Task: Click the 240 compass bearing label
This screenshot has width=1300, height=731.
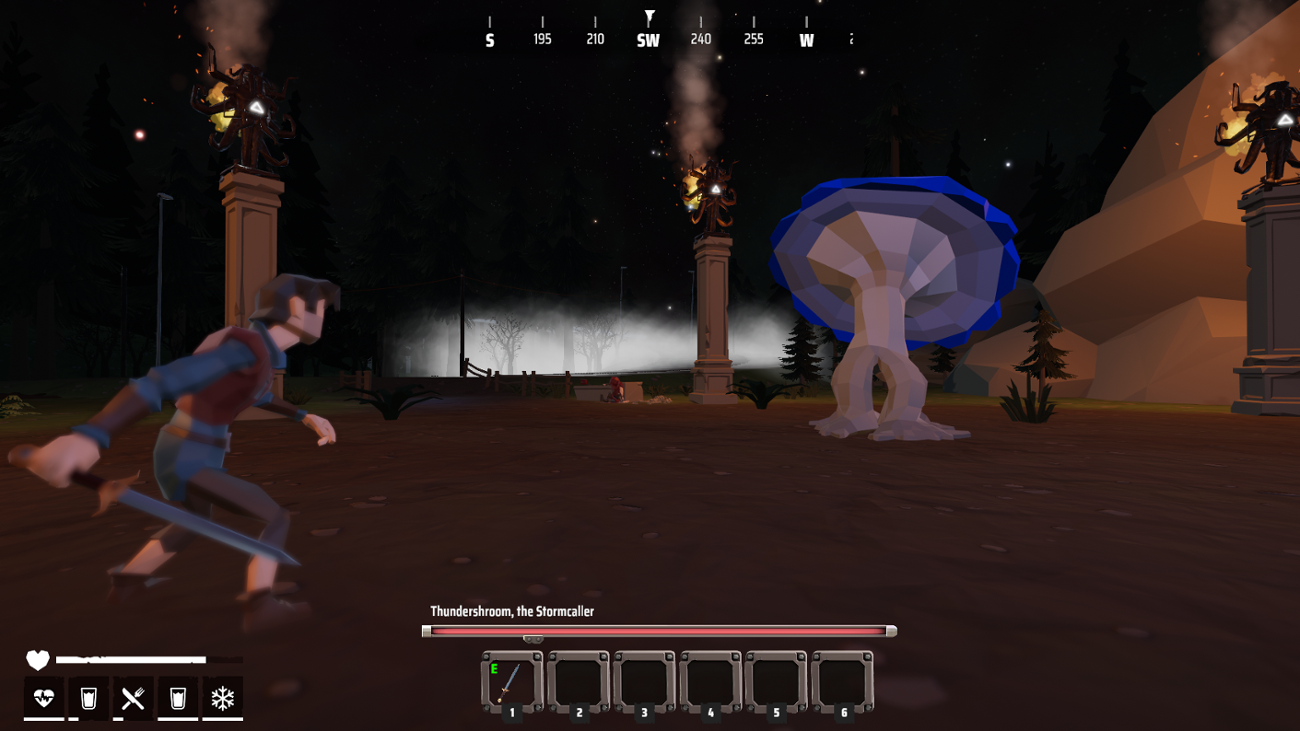Action: pos(700,38)
